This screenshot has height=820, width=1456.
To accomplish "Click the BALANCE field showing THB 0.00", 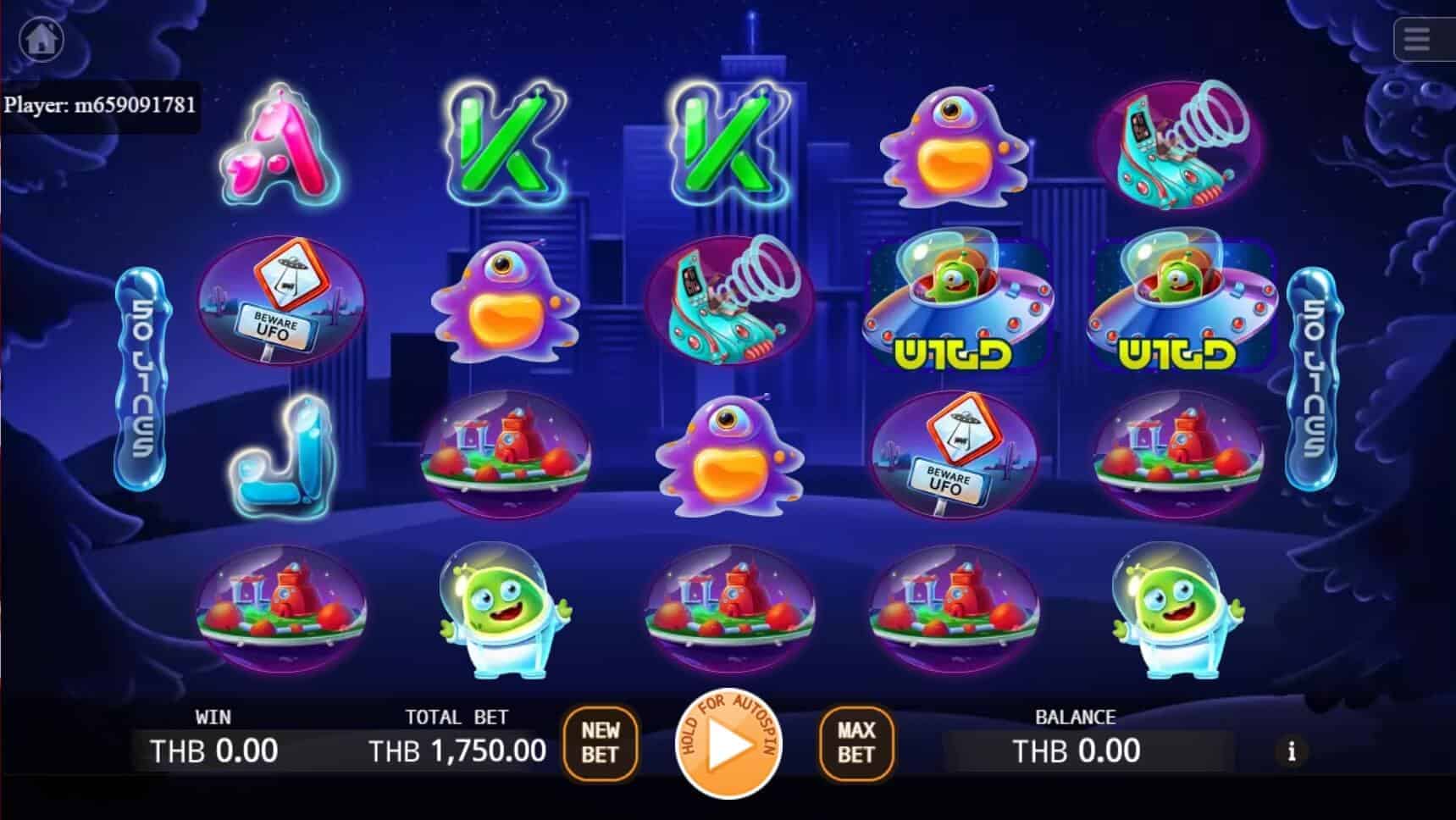I will tap(1076, 751).
